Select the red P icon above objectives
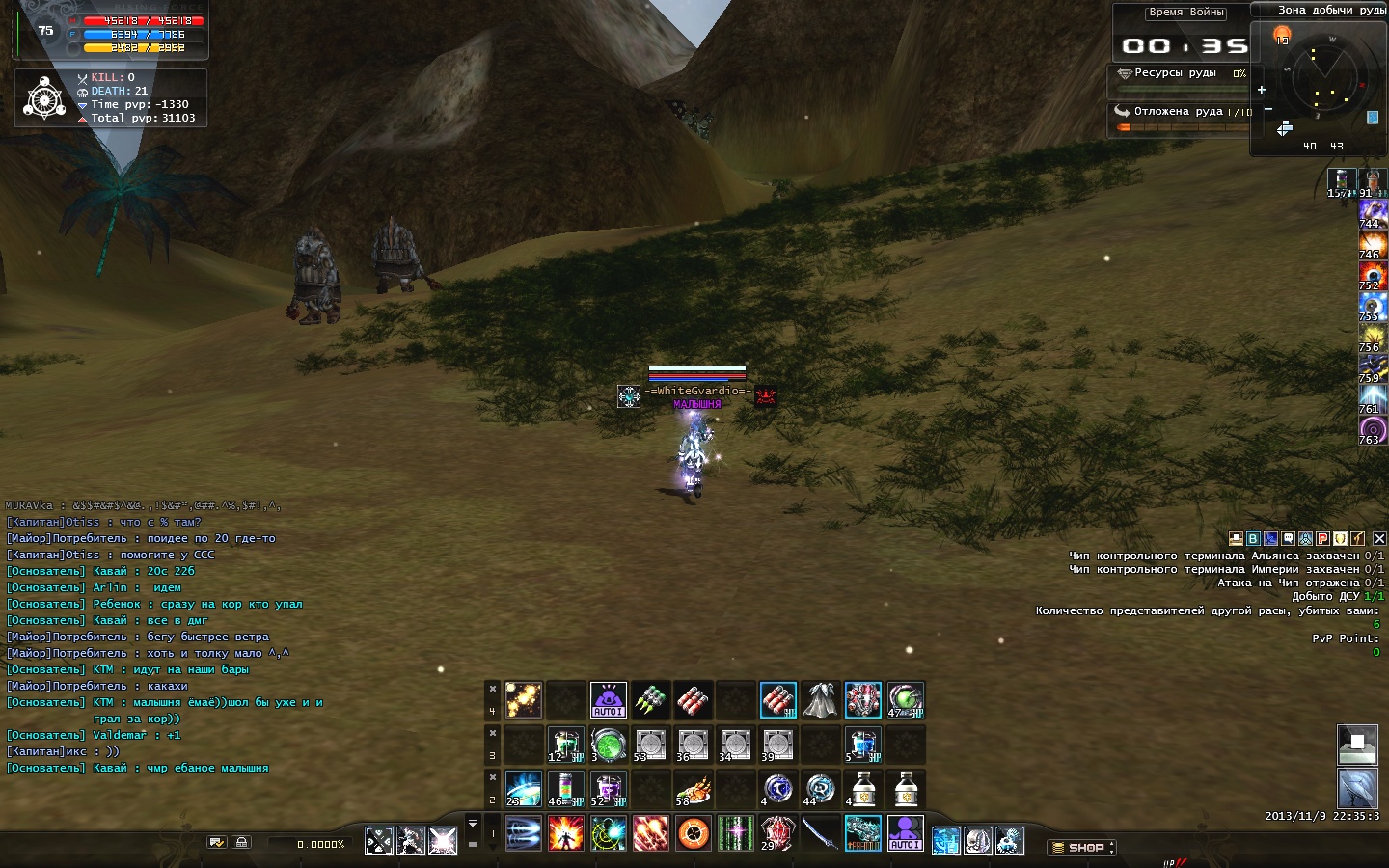 click(1323, 538)
